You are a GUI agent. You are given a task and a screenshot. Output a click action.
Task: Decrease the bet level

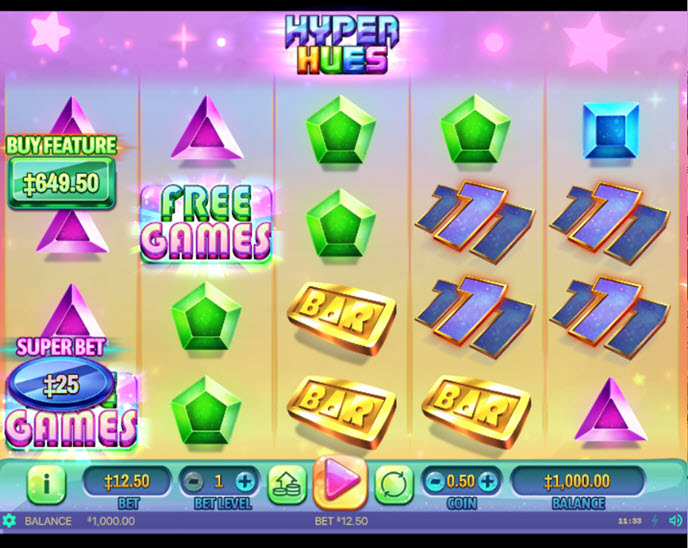point(196,482)
